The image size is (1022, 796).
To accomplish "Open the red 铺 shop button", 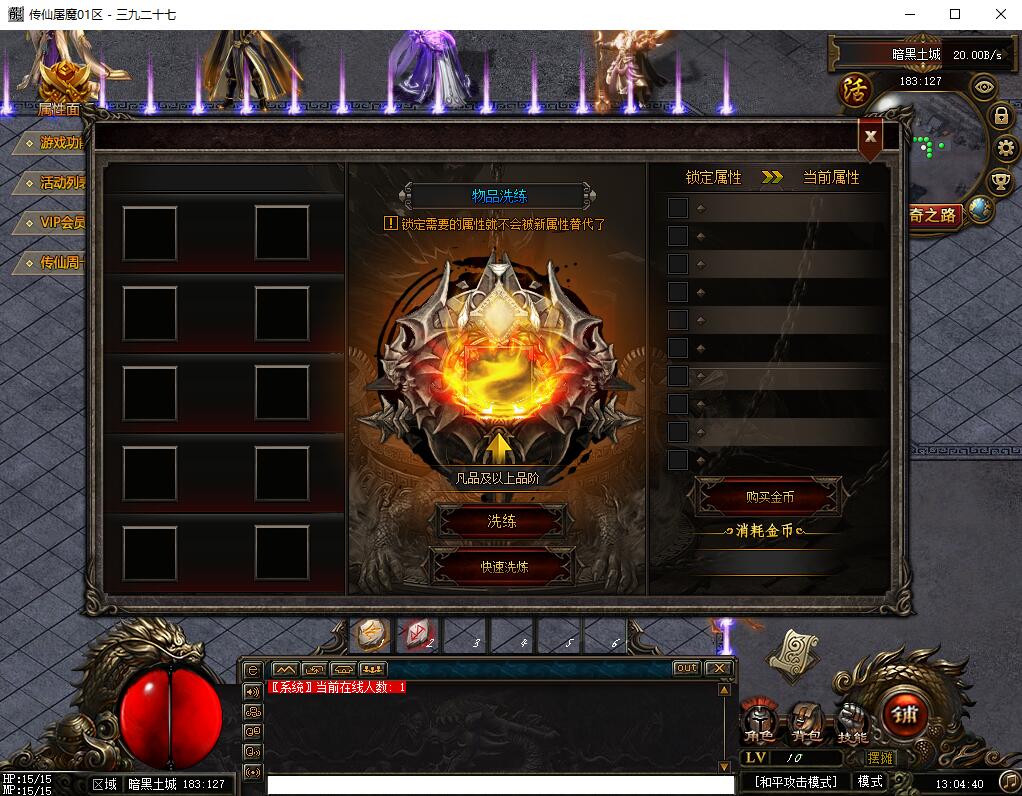I will pos(906,714).
